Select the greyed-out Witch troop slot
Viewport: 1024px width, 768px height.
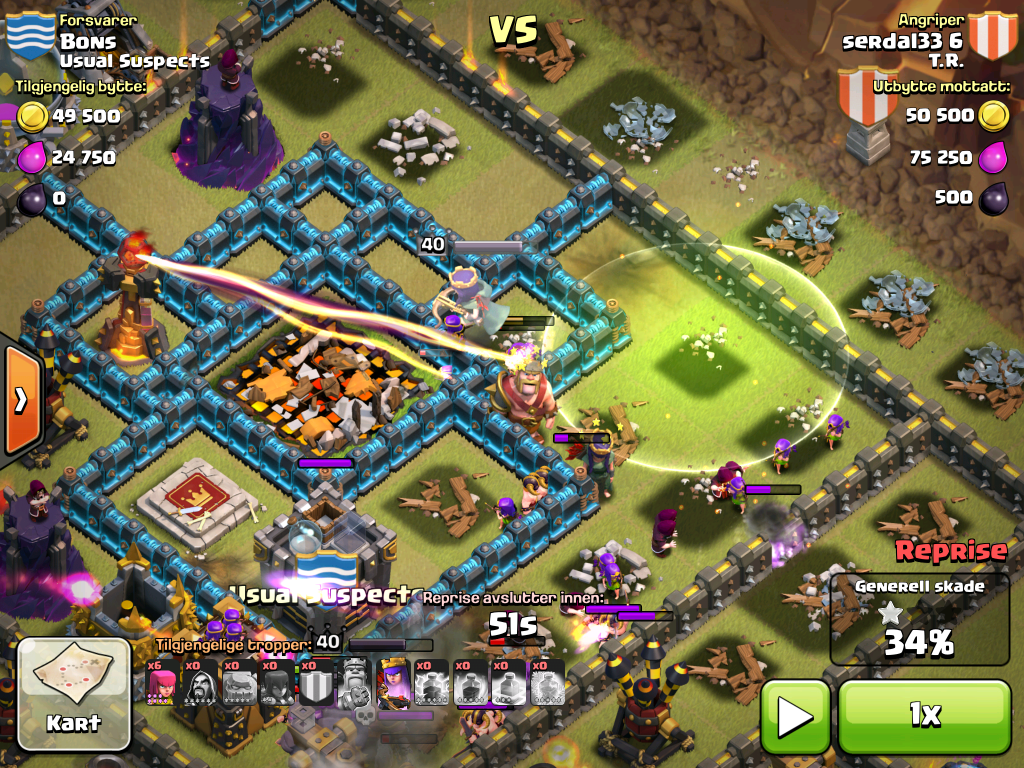279,683
